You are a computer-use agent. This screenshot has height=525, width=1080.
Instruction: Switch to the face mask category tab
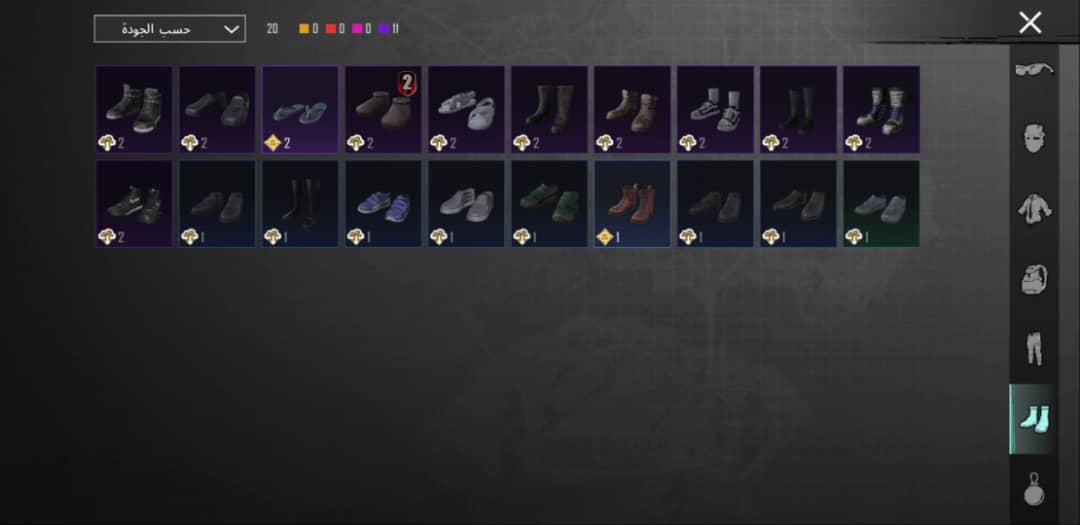point(1033,138)
